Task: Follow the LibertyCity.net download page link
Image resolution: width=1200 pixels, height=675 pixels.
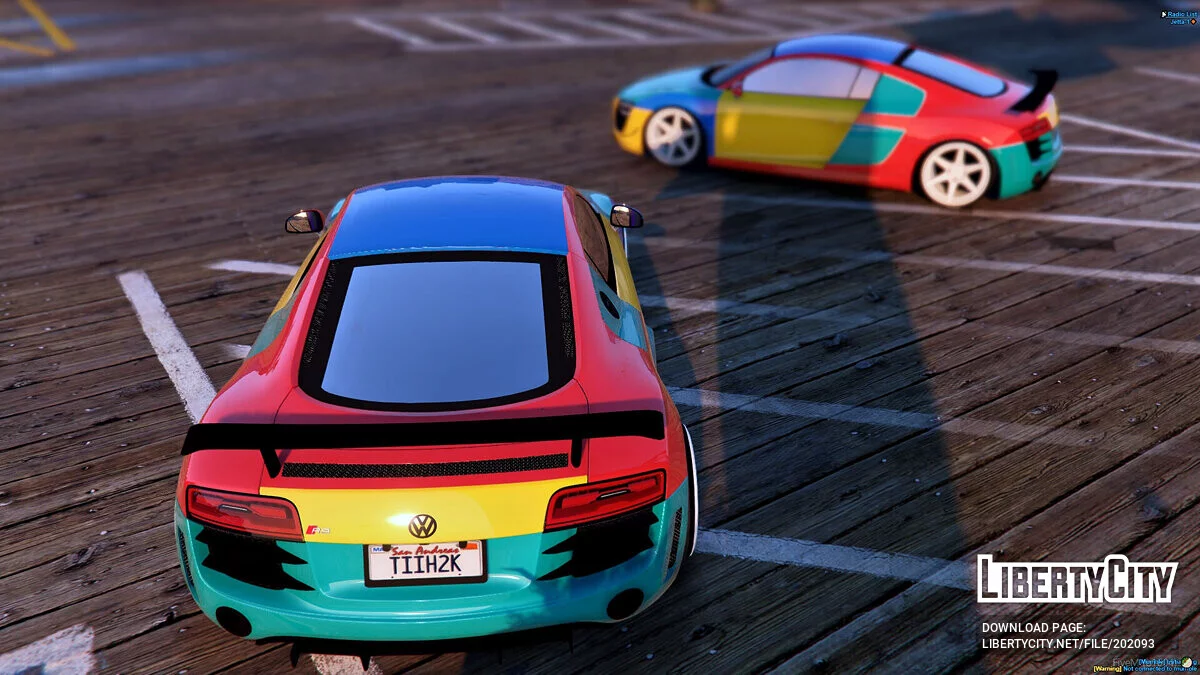Action: coord(1067,644)
